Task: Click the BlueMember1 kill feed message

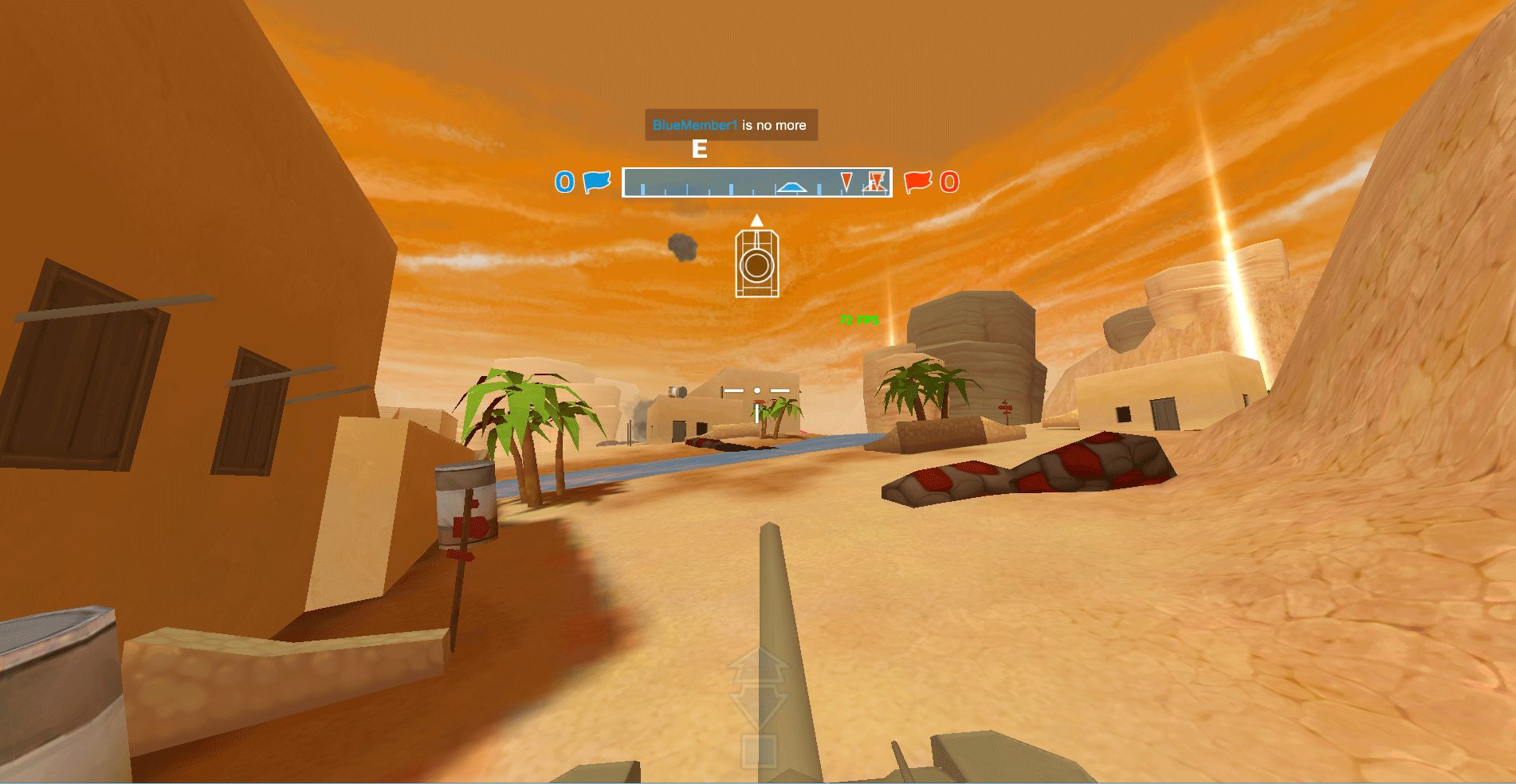Action: pyautogui.click(x=730, y=125)
